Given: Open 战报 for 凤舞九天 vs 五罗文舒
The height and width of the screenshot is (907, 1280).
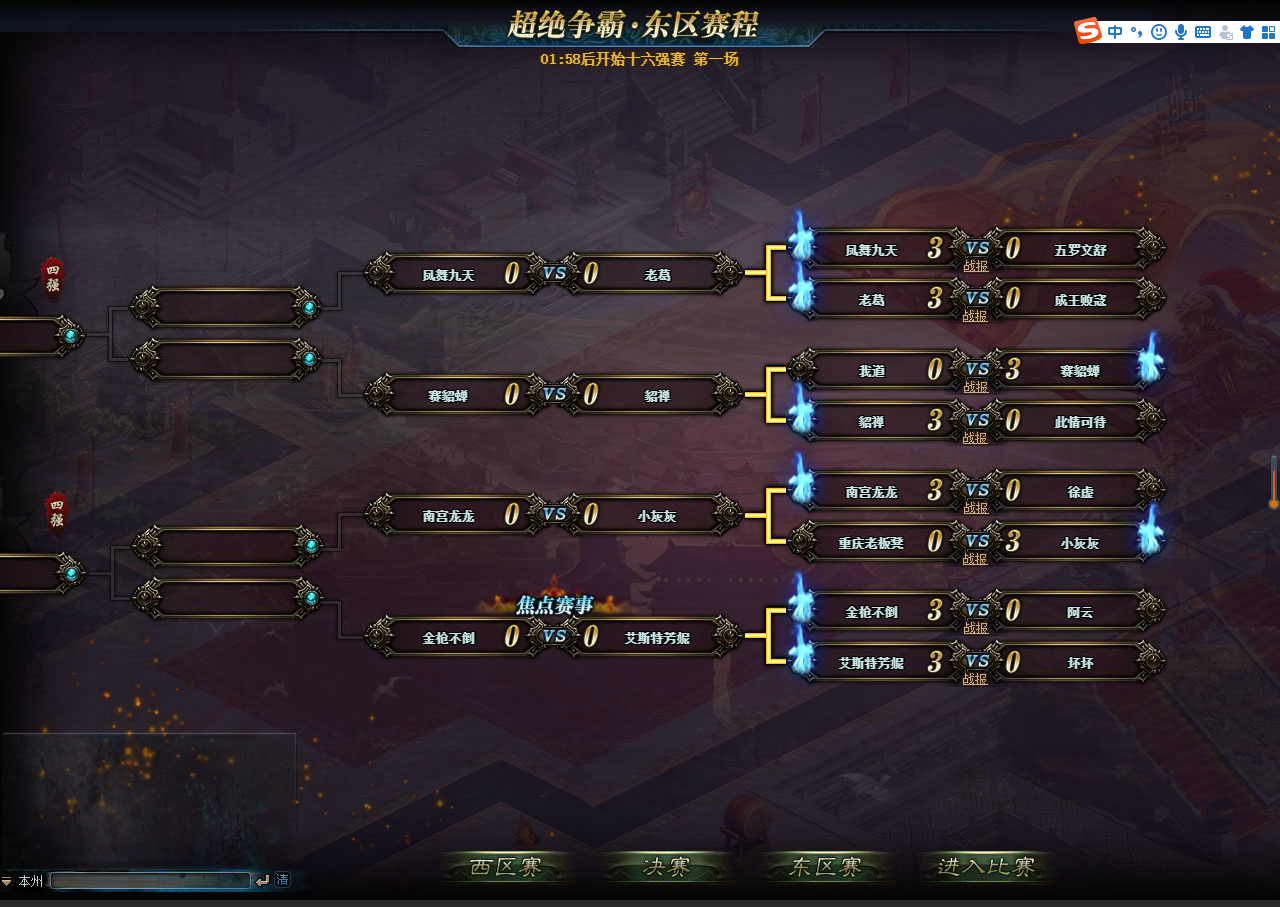Looking at the screenshot, I should coord(975,266).
